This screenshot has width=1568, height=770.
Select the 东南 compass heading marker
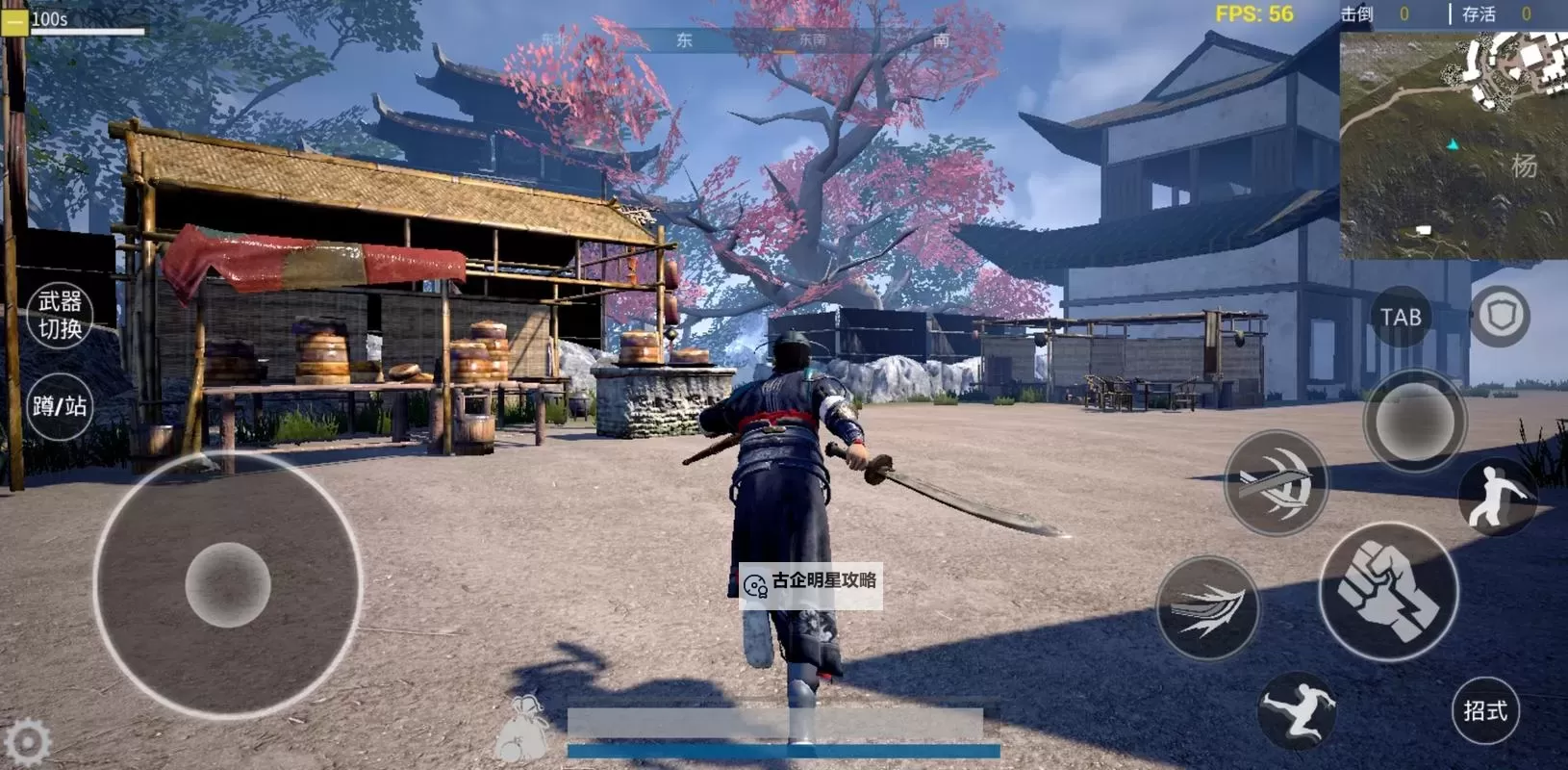(814, 41)
